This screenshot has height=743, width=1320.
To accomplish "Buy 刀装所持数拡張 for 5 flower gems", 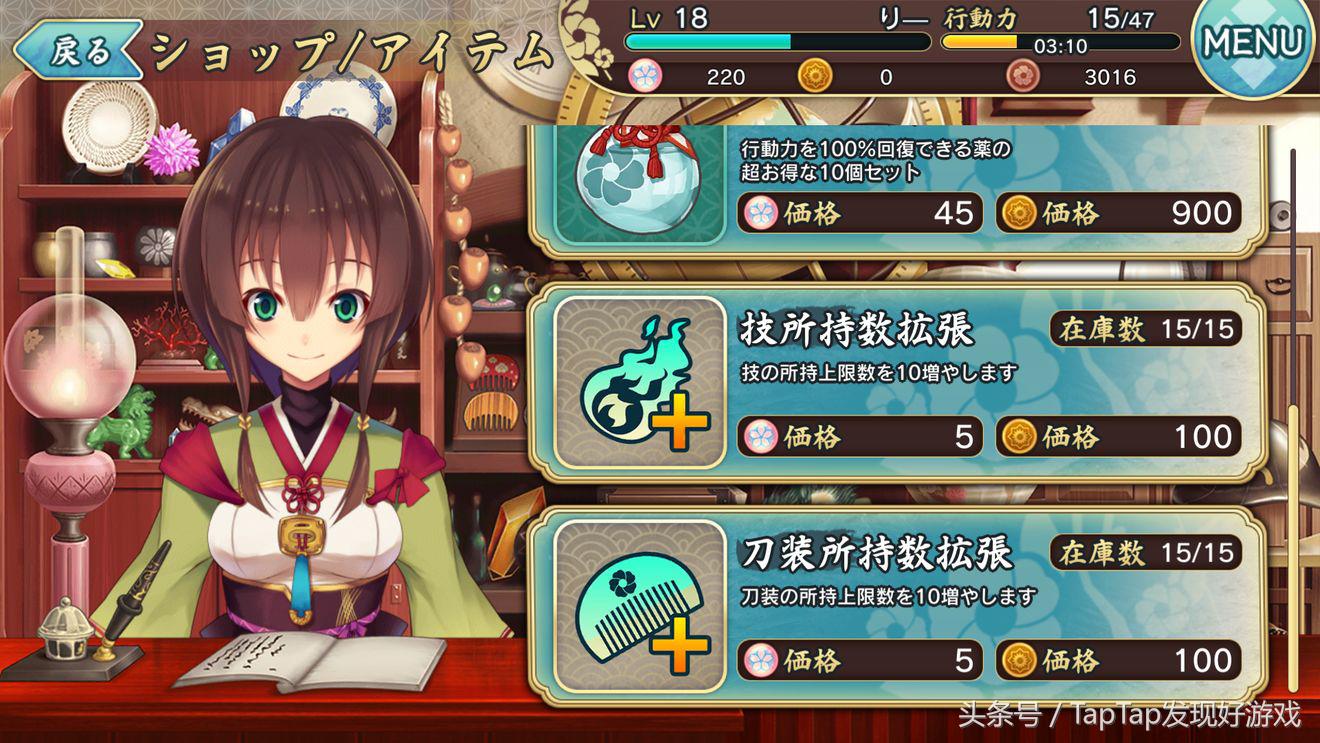I will point(860,660).
